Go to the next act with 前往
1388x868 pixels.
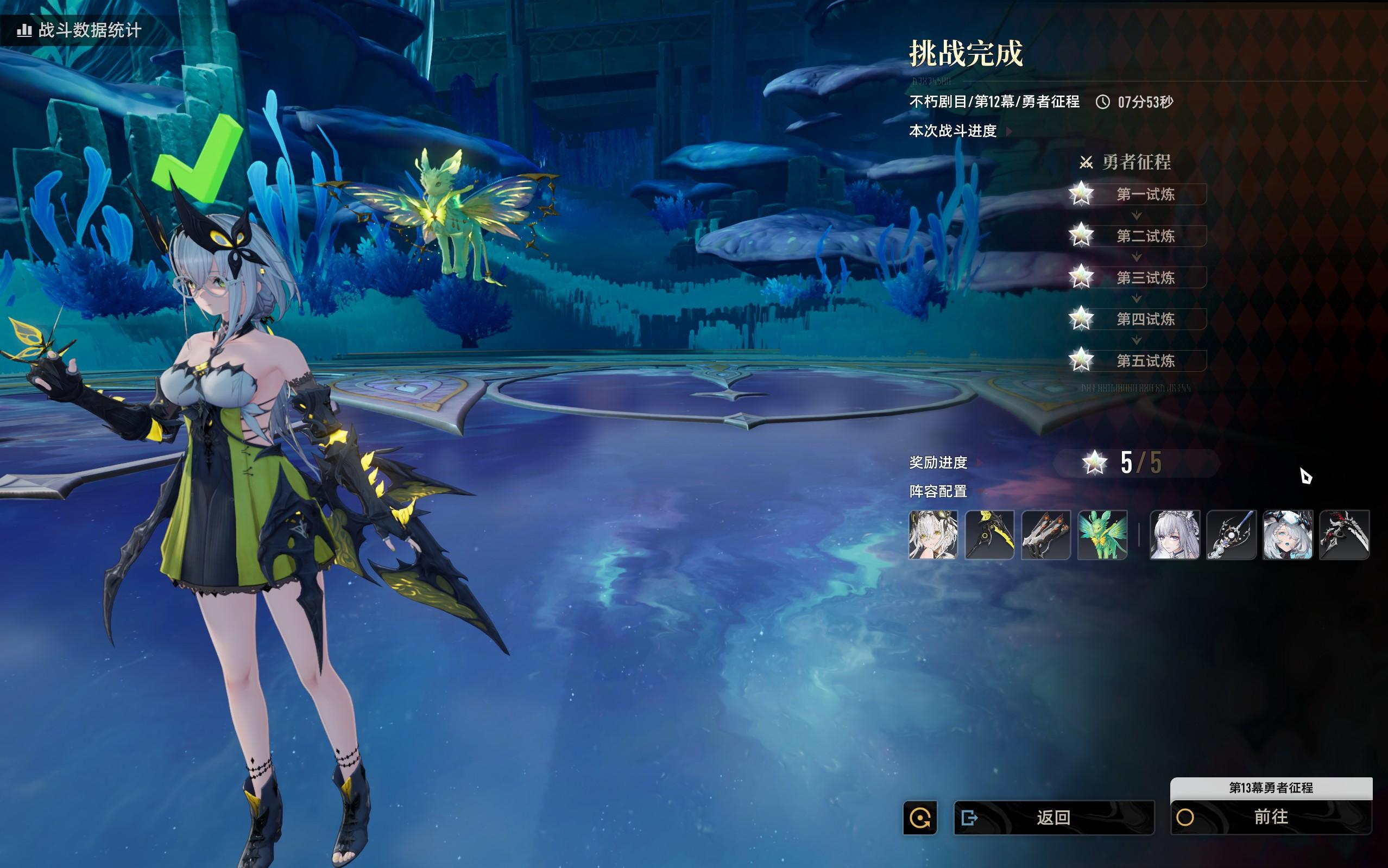(x=1270, y=817)
